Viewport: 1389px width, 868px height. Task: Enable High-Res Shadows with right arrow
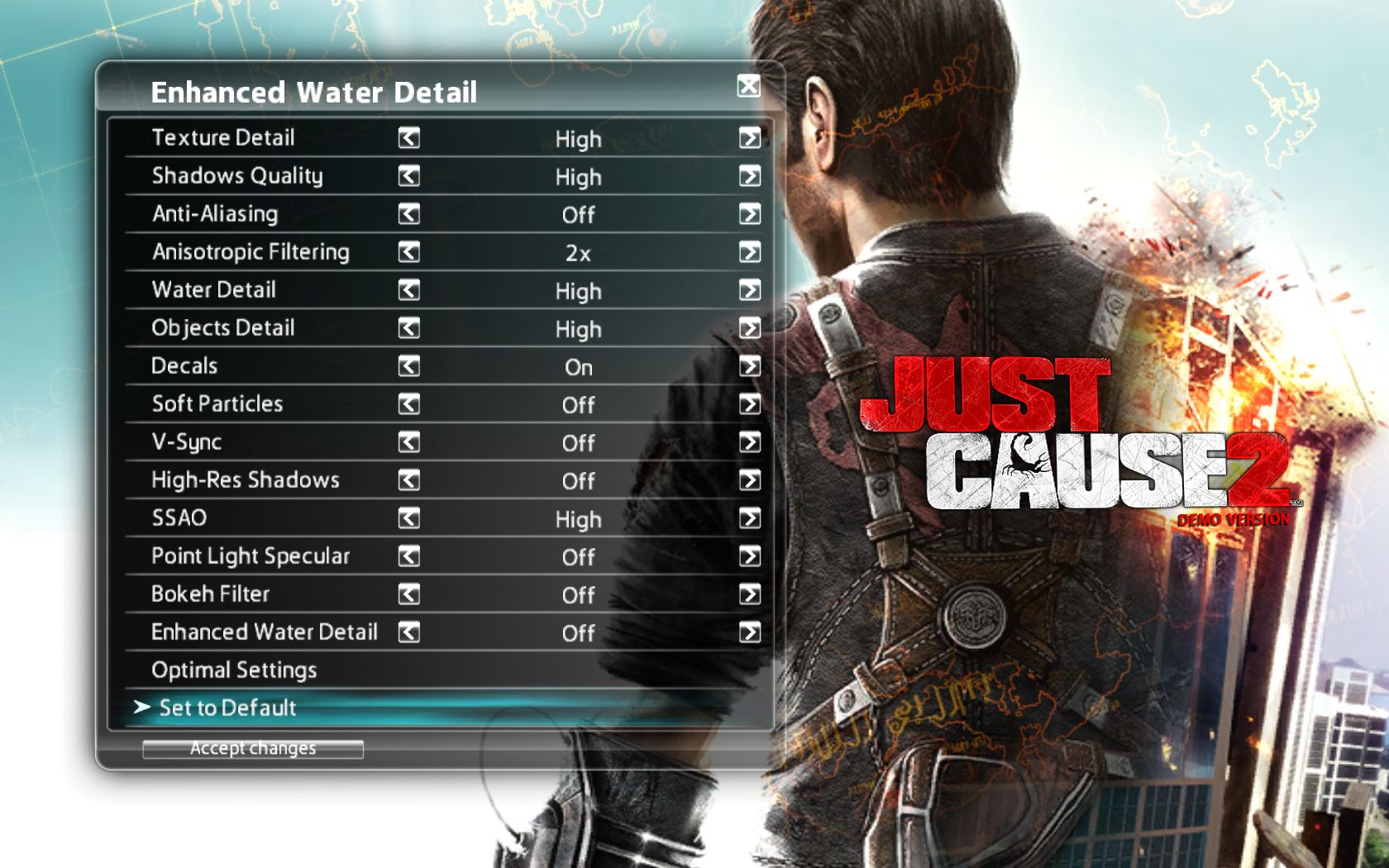pyautogui.click(x=749, y=480)
